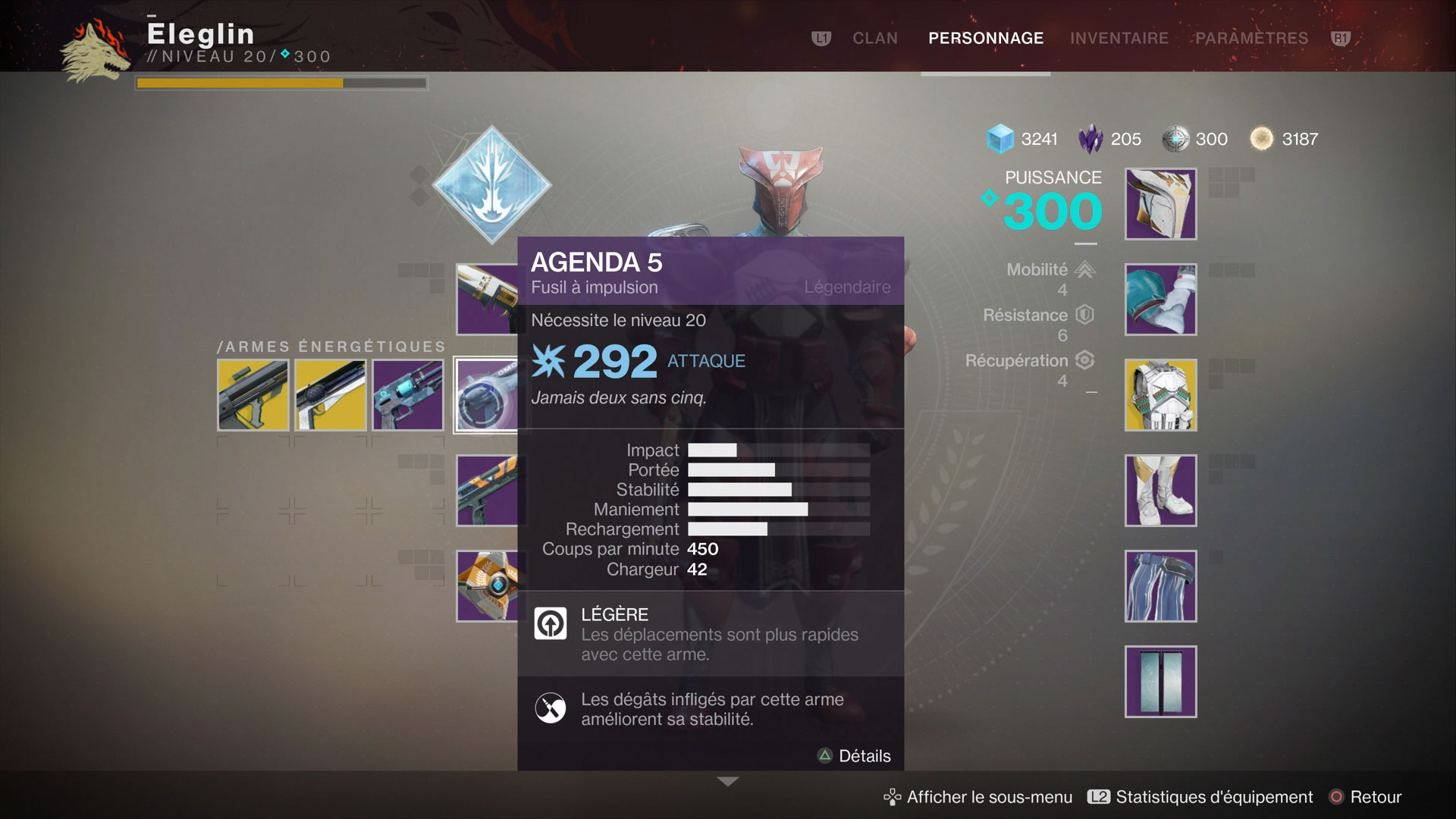The image size is (1456, 819).
Task: Select the equipped kinetic weapon slot
Action: 487,300
